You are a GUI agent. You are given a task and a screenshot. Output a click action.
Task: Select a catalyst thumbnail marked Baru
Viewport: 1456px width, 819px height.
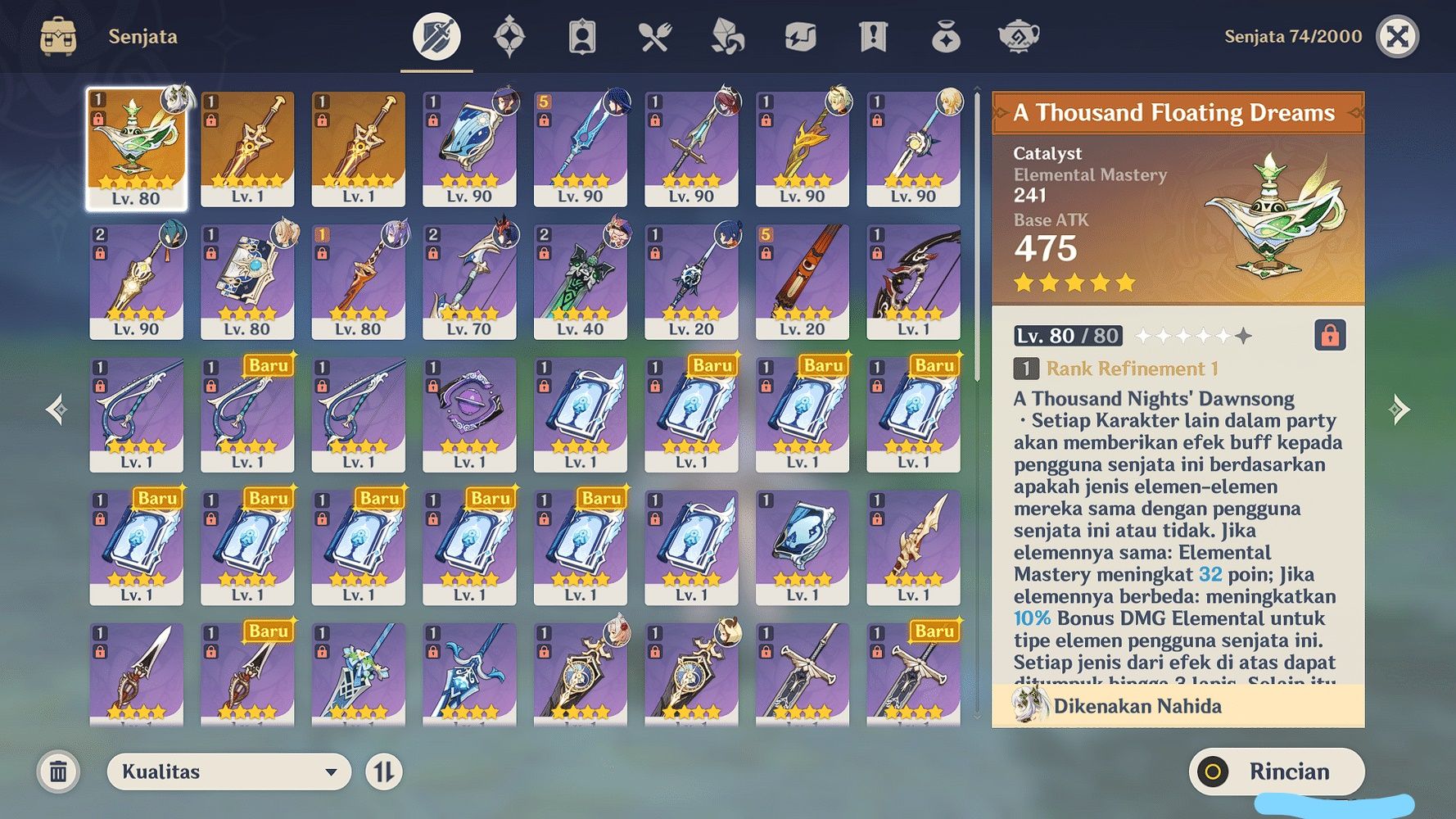click(x=691, y=414)
